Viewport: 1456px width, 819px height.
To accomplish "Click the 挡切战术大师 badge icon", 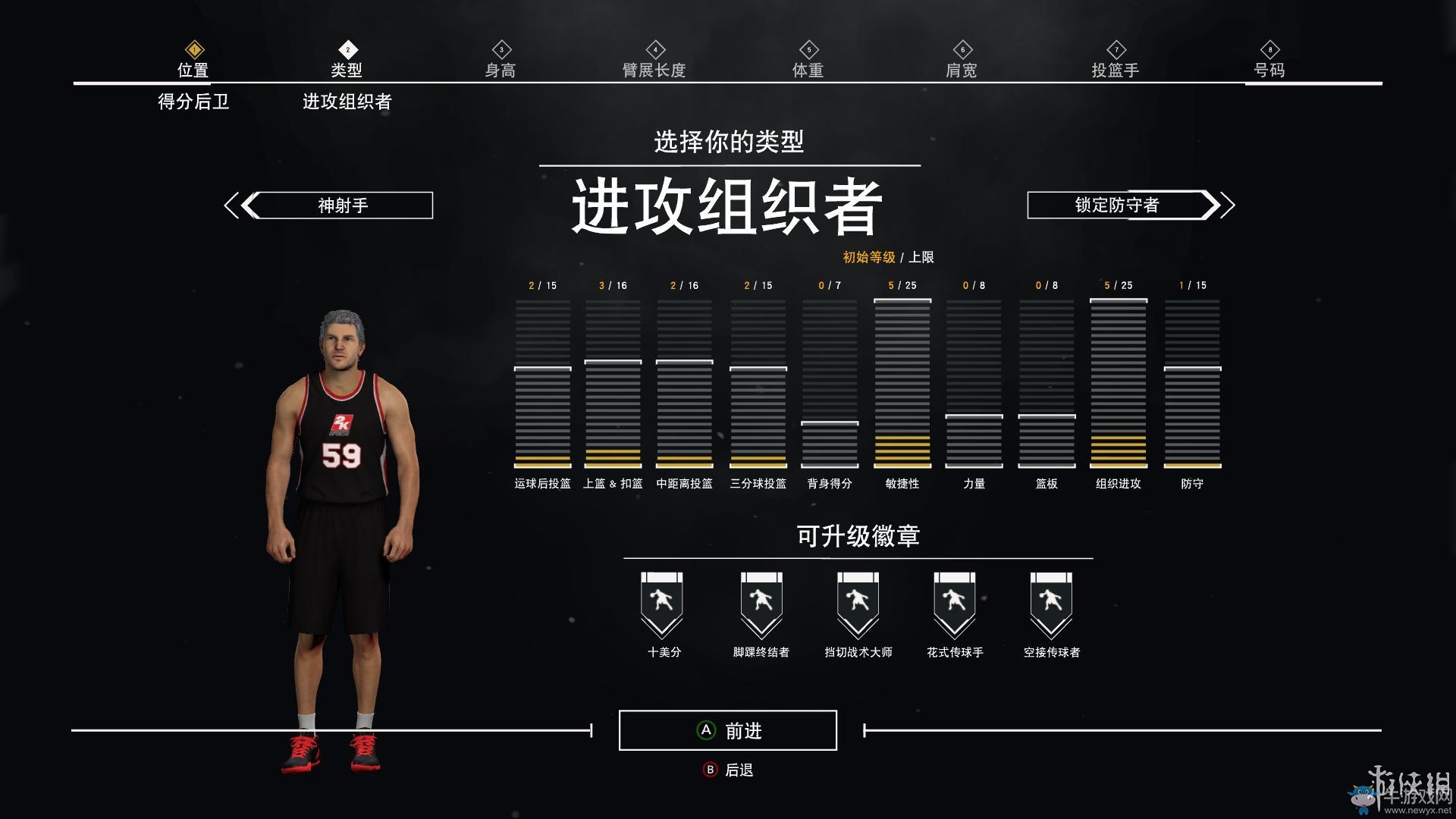I will pos(856,603).
